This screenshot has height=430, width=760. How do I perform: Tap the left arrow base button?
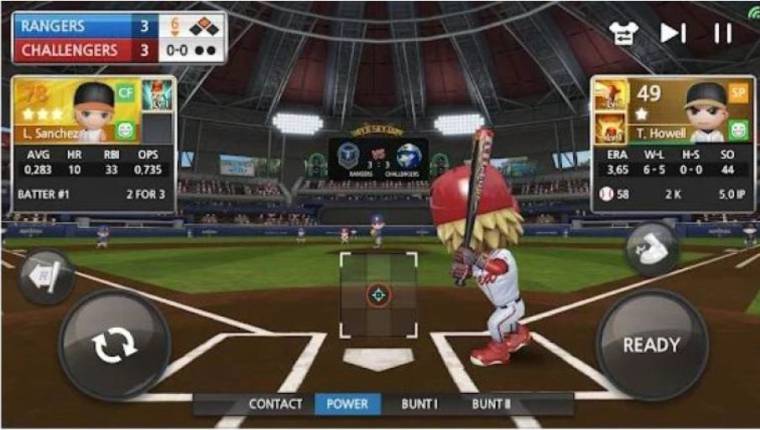(x=44, y=273)
